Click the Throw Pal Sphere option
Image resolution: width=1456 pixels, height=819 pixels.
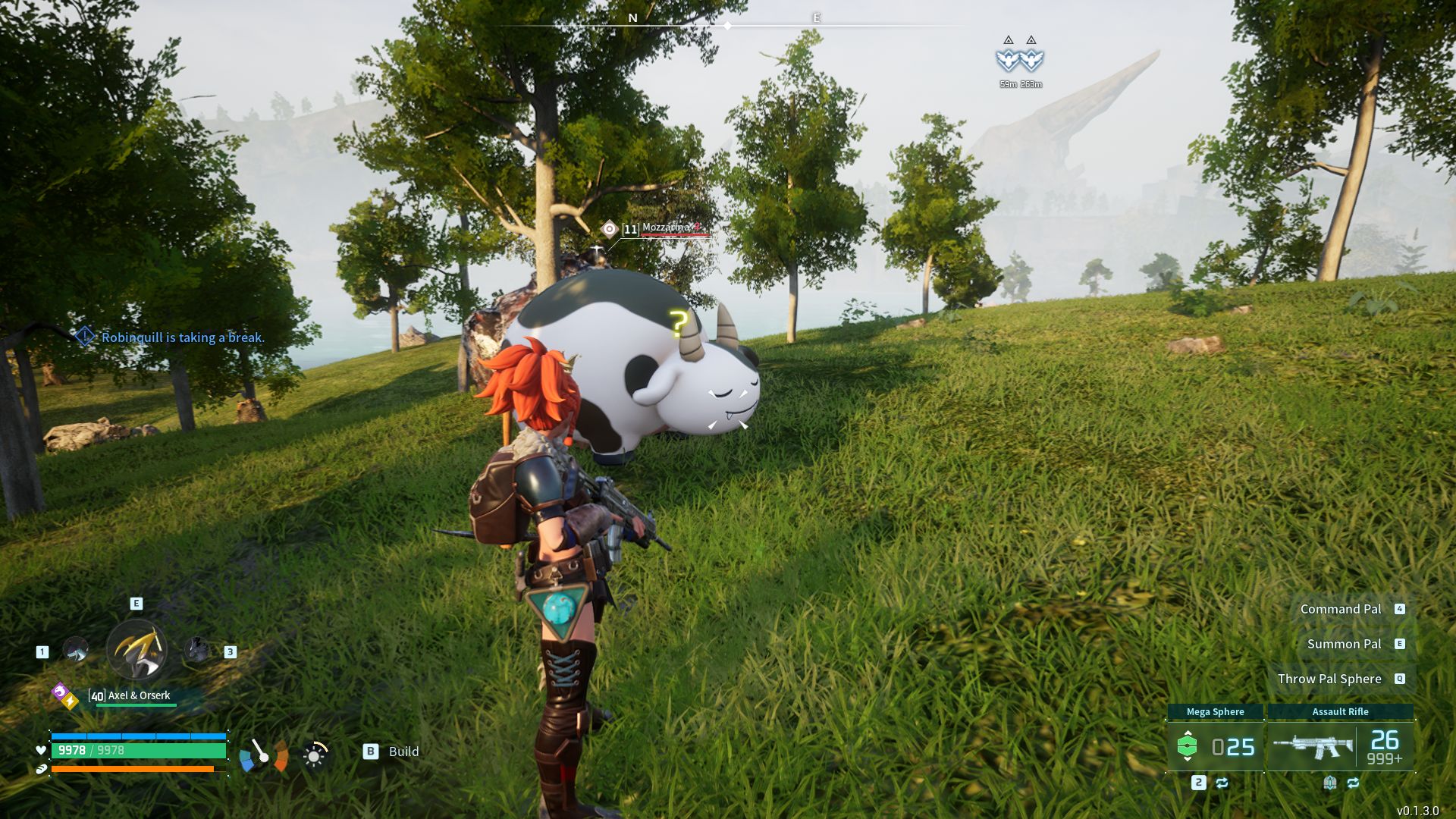coord(1329,679)
